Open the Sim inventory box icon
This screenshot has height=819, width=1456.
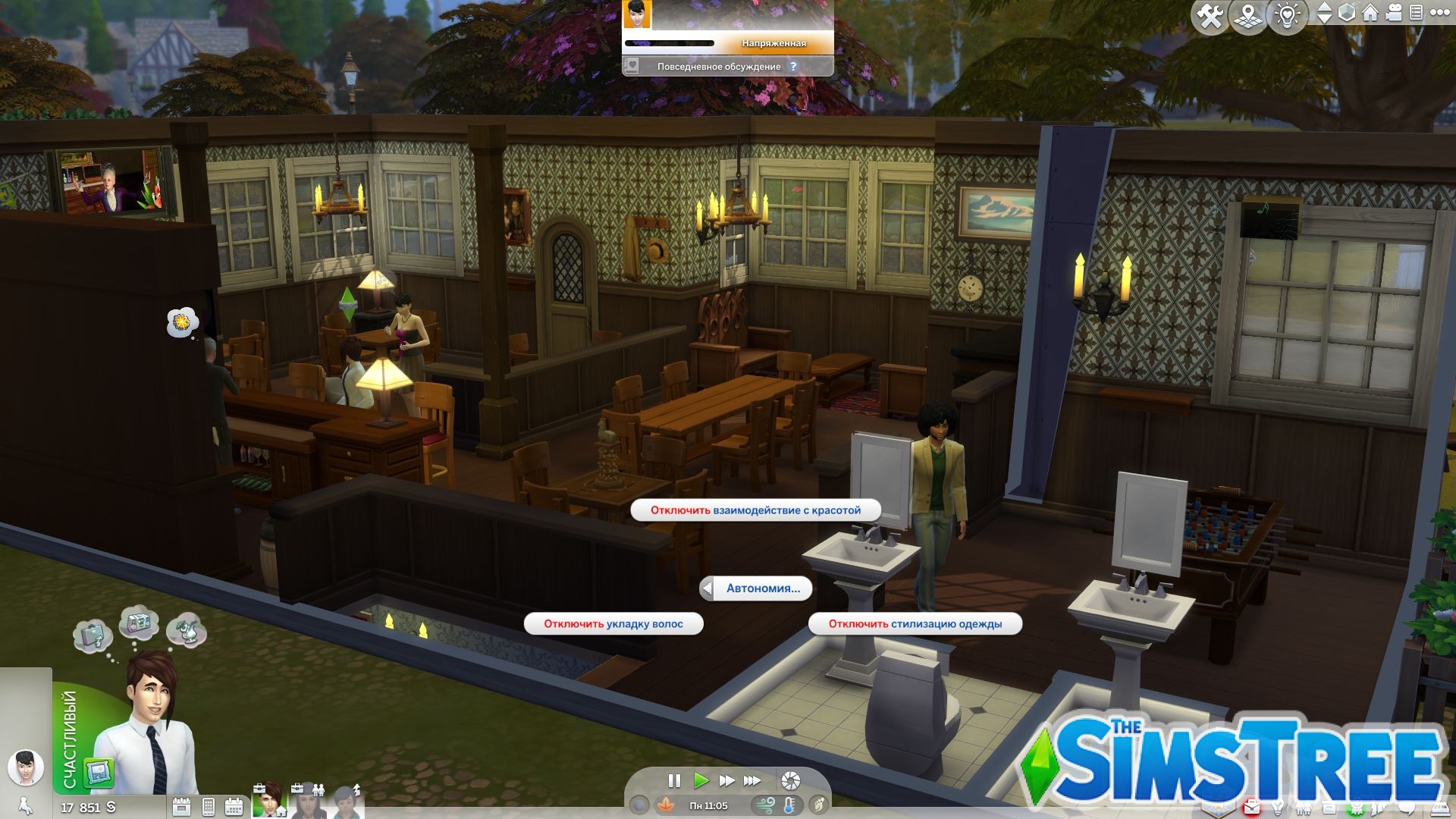(x=1329, y=808)
